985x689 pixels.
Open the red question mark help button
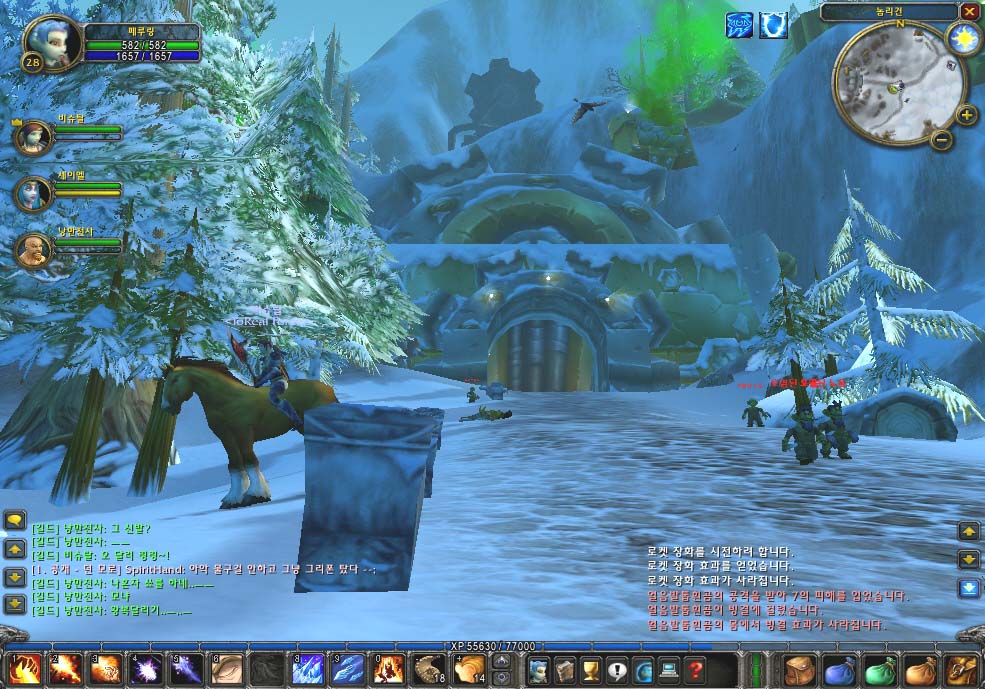[695, 669]
